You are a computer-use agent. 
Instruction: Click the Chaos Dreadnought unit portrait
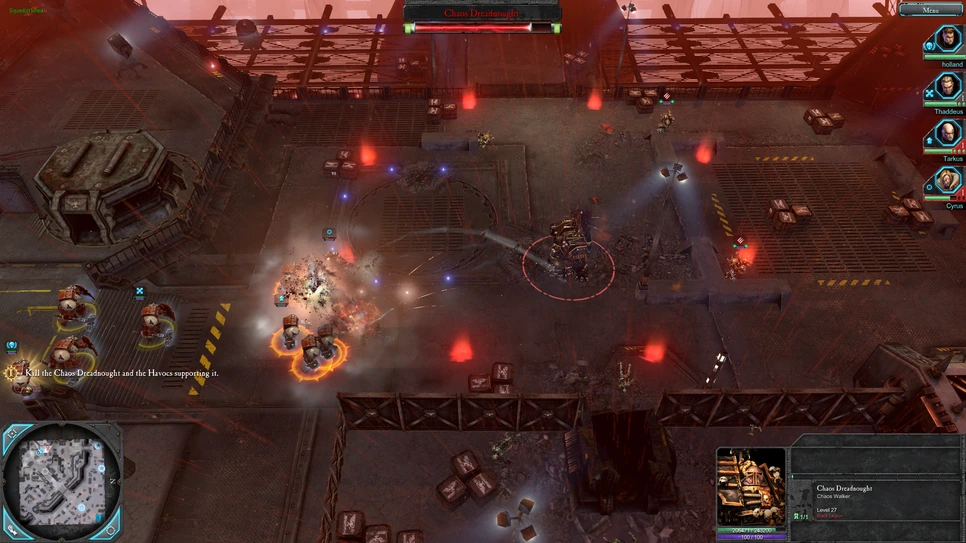pos(751,486)
